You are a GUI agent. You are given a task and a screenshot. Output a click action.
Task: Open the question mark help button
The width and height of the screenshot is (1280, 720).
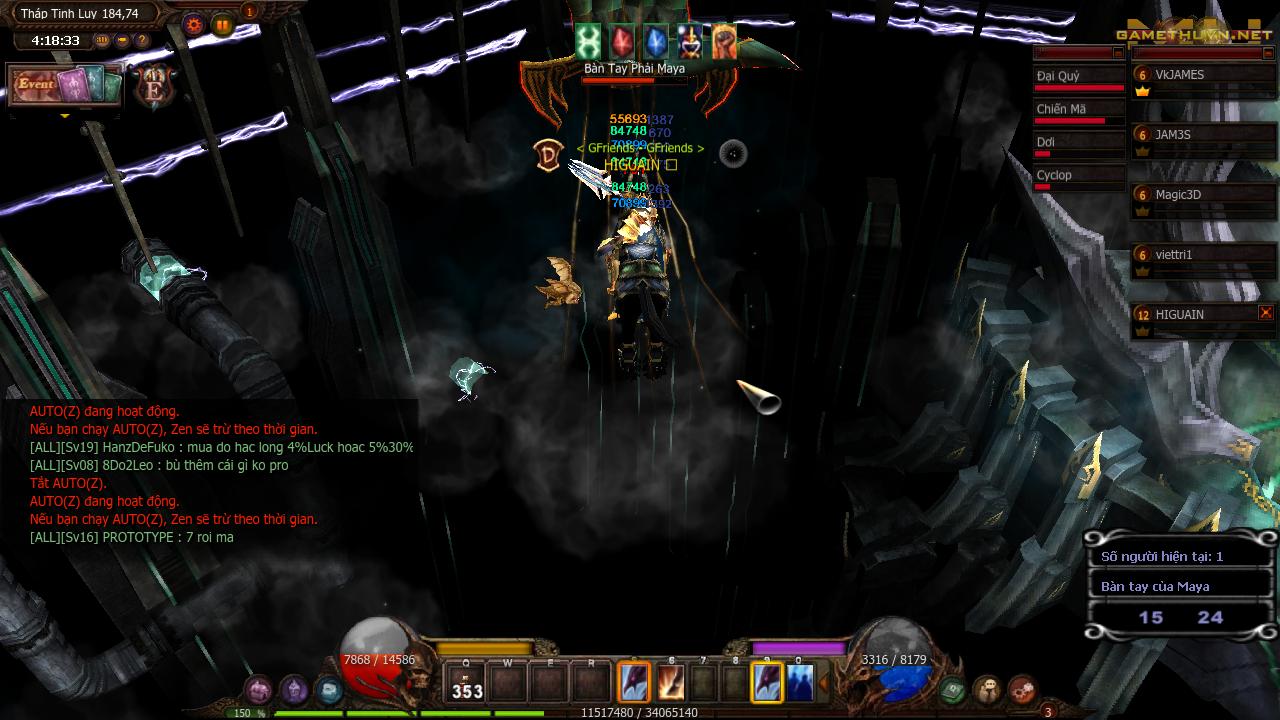point(142,41)
